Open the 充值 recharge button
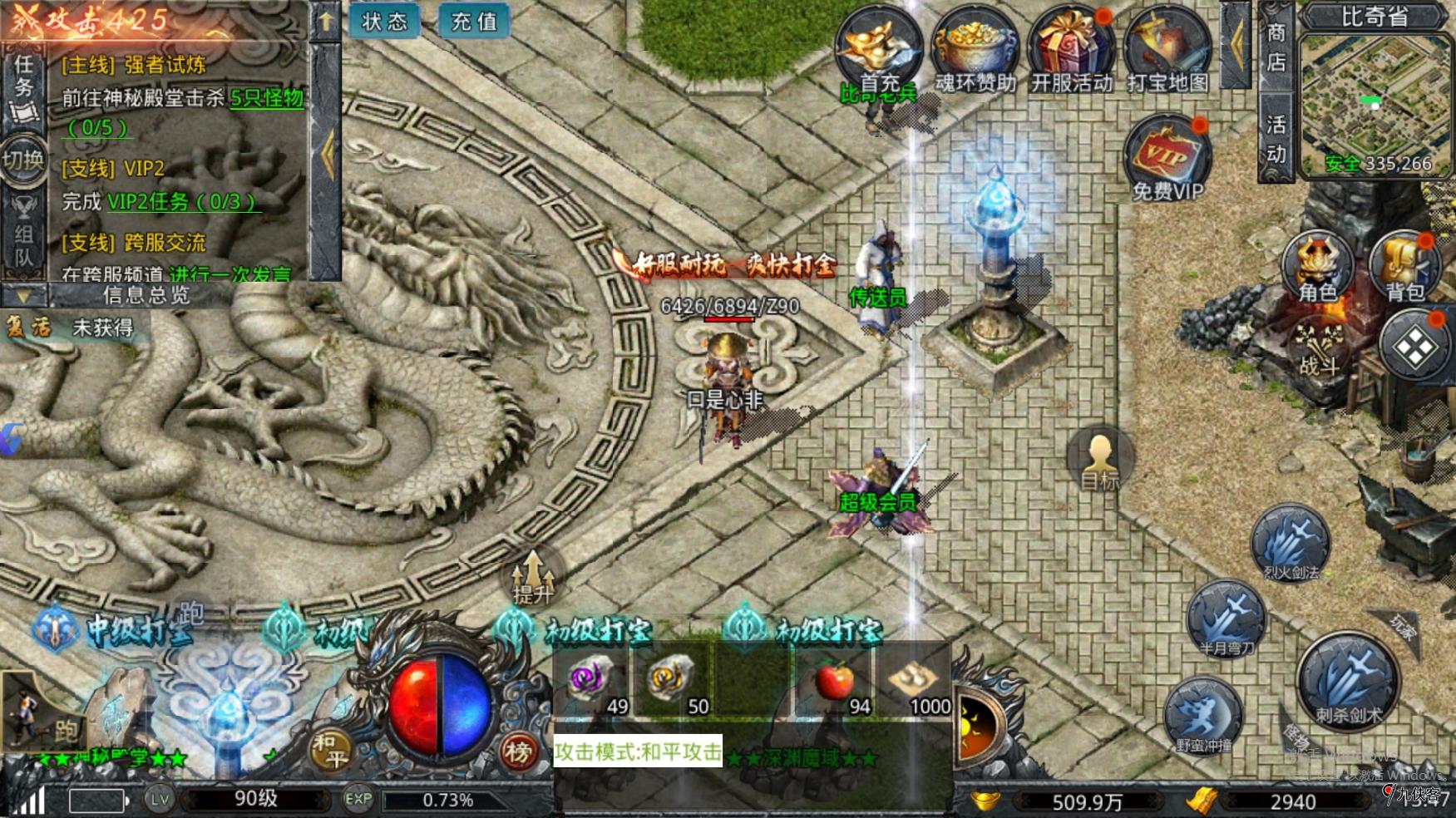Screen dimensions: 1456x818 tap(474, 21)
